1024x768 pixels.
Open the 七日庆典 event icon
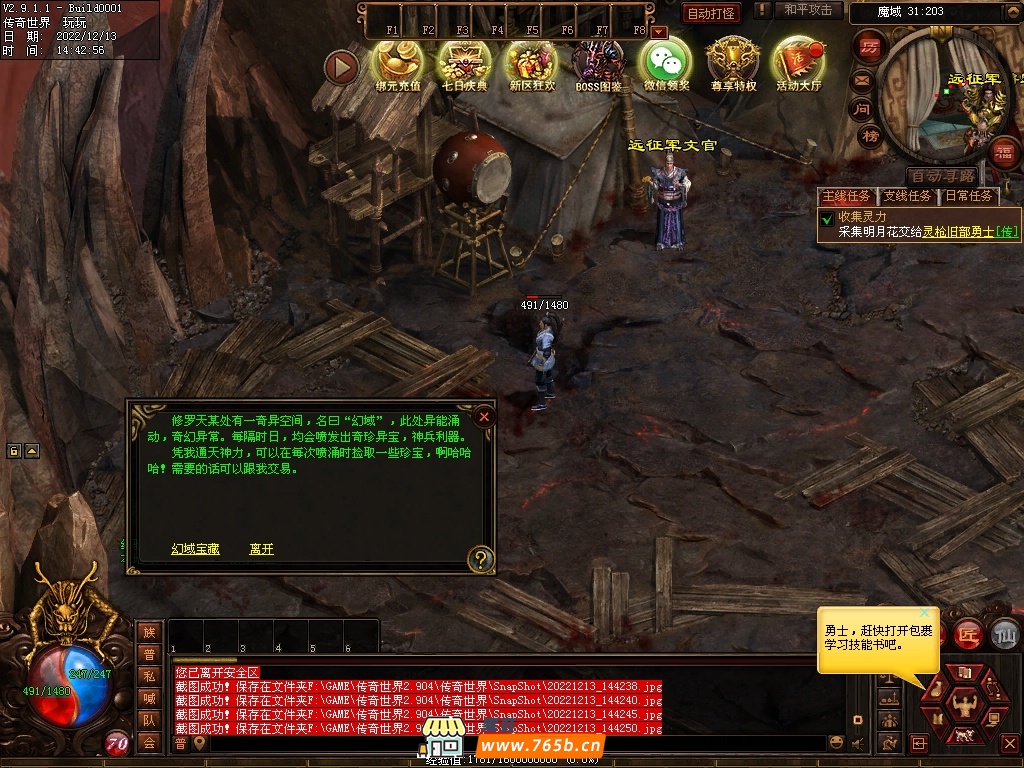point(464,64)
